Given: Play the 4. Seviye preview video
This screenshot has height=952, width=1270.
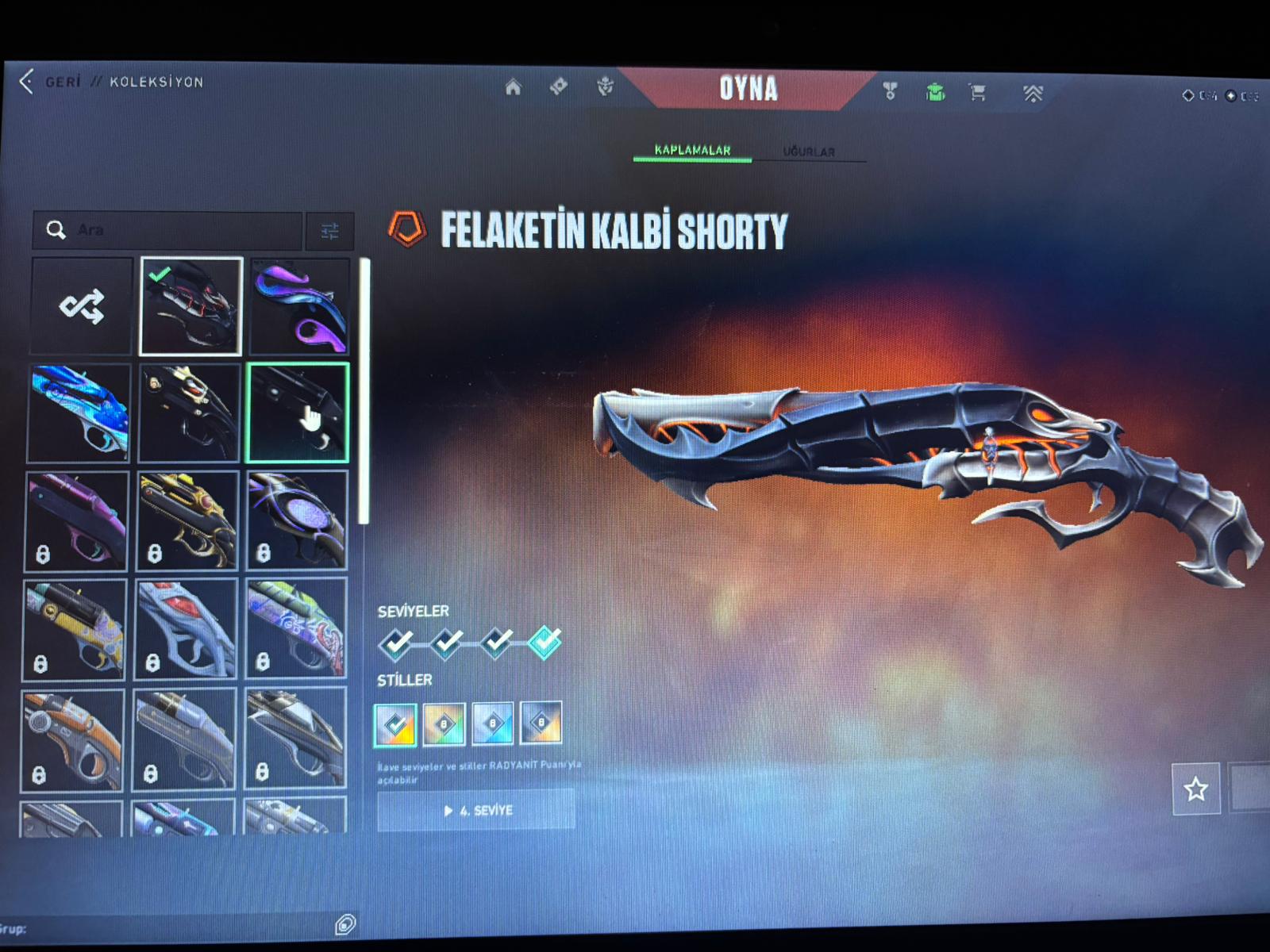Looking at the screenshot, I should tap(476, 811).
